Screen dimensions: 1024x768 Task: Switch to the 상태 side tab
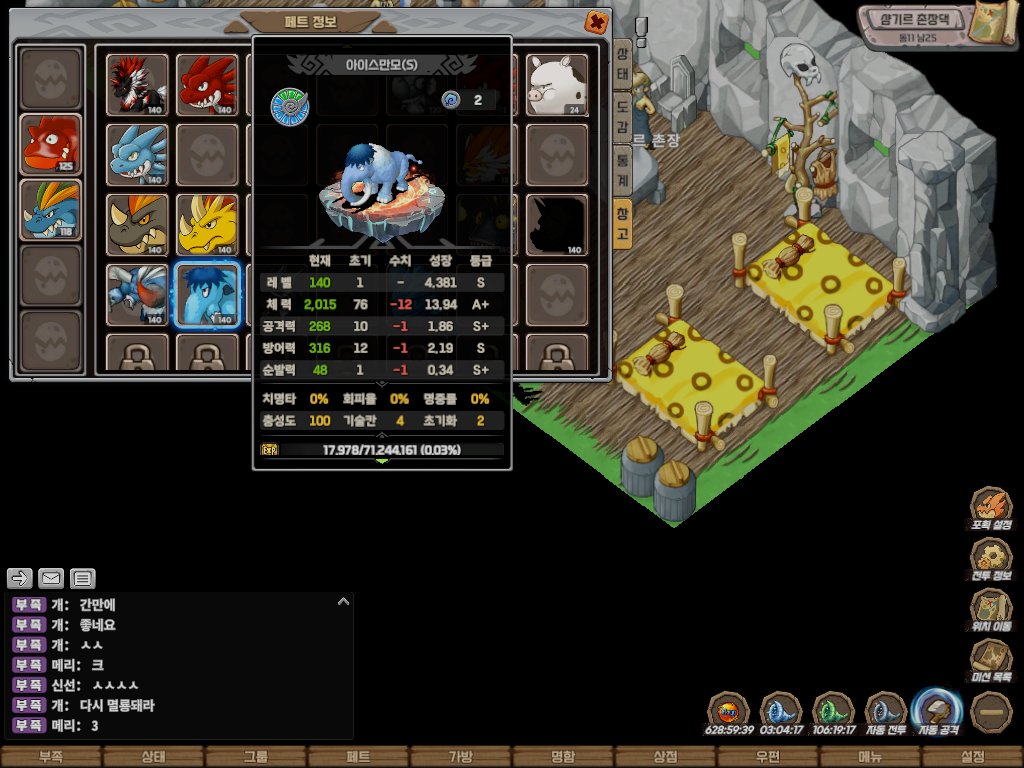[622, 66]
